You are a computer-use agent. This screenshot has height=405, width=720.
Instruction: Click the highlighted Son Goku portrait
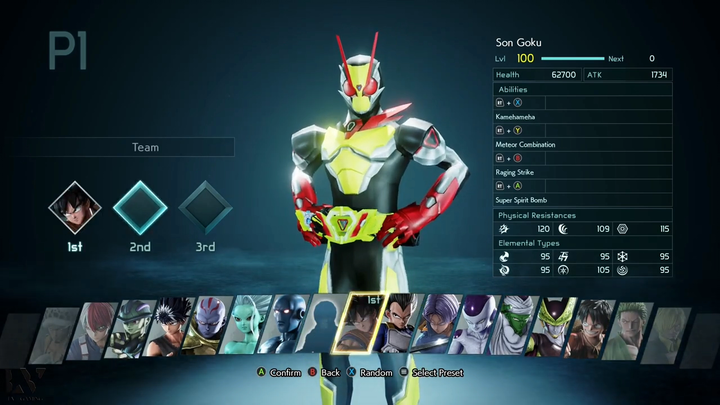click(364, 326)
